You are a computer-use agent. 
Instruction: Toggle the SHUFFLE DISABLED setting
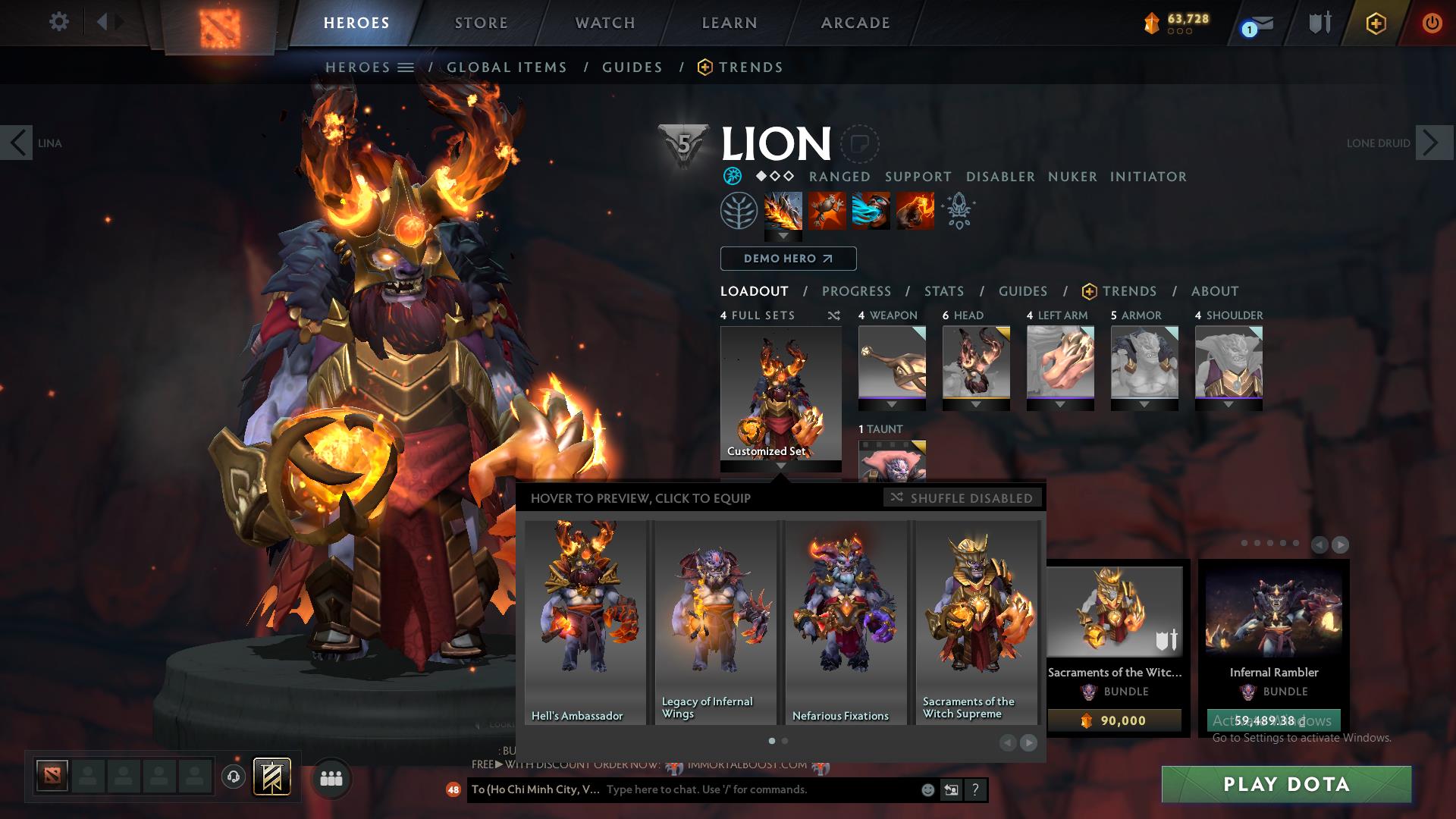(962, 498)
